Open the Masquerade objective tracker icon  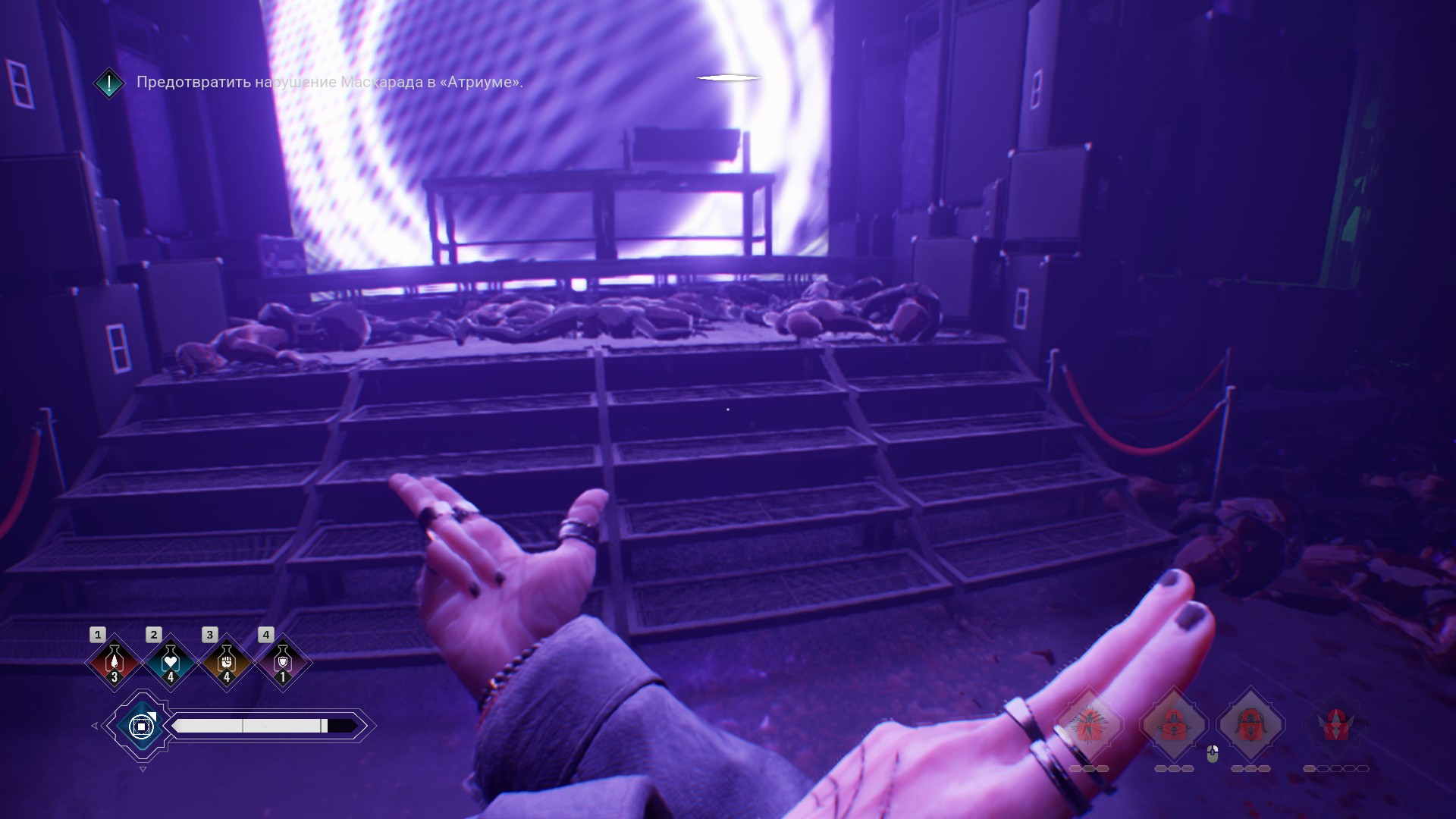(x=109, y=83)
